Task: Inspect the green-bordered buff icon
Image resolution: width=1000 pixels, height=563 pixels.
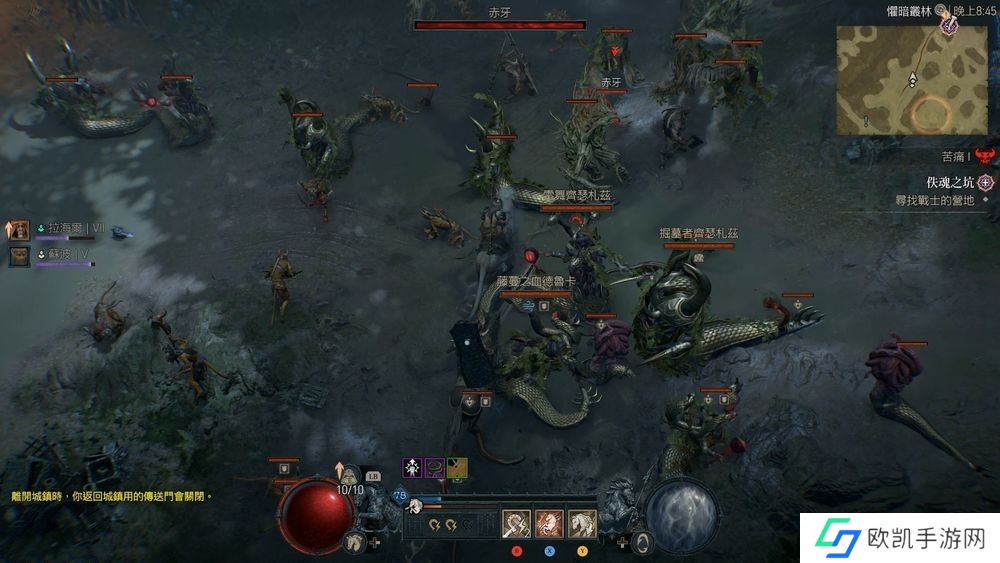Action: coord(459,467)
